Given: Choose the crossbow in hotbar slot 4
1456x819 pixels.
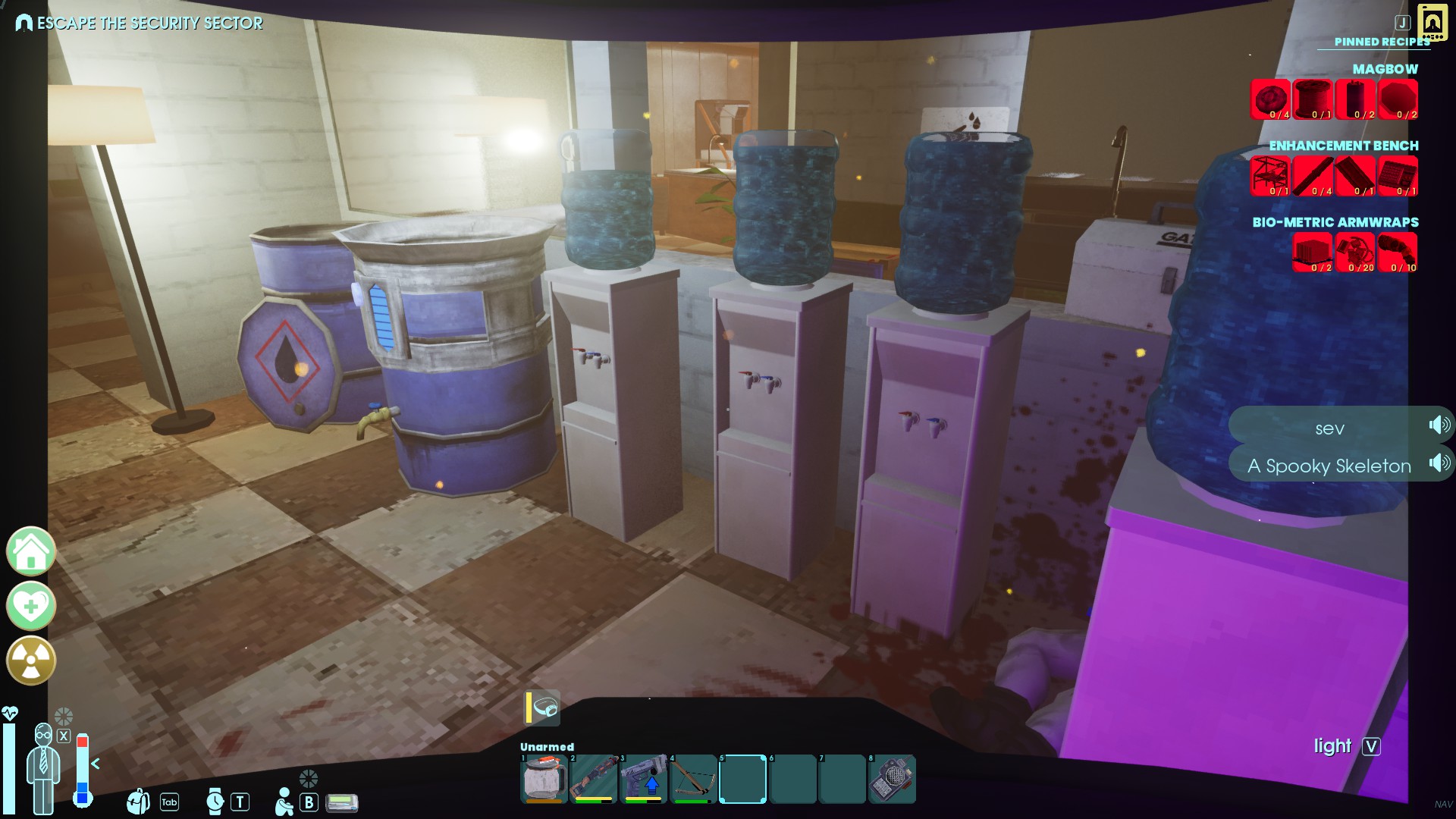Looking at the screenshot, I should point(694,779).
